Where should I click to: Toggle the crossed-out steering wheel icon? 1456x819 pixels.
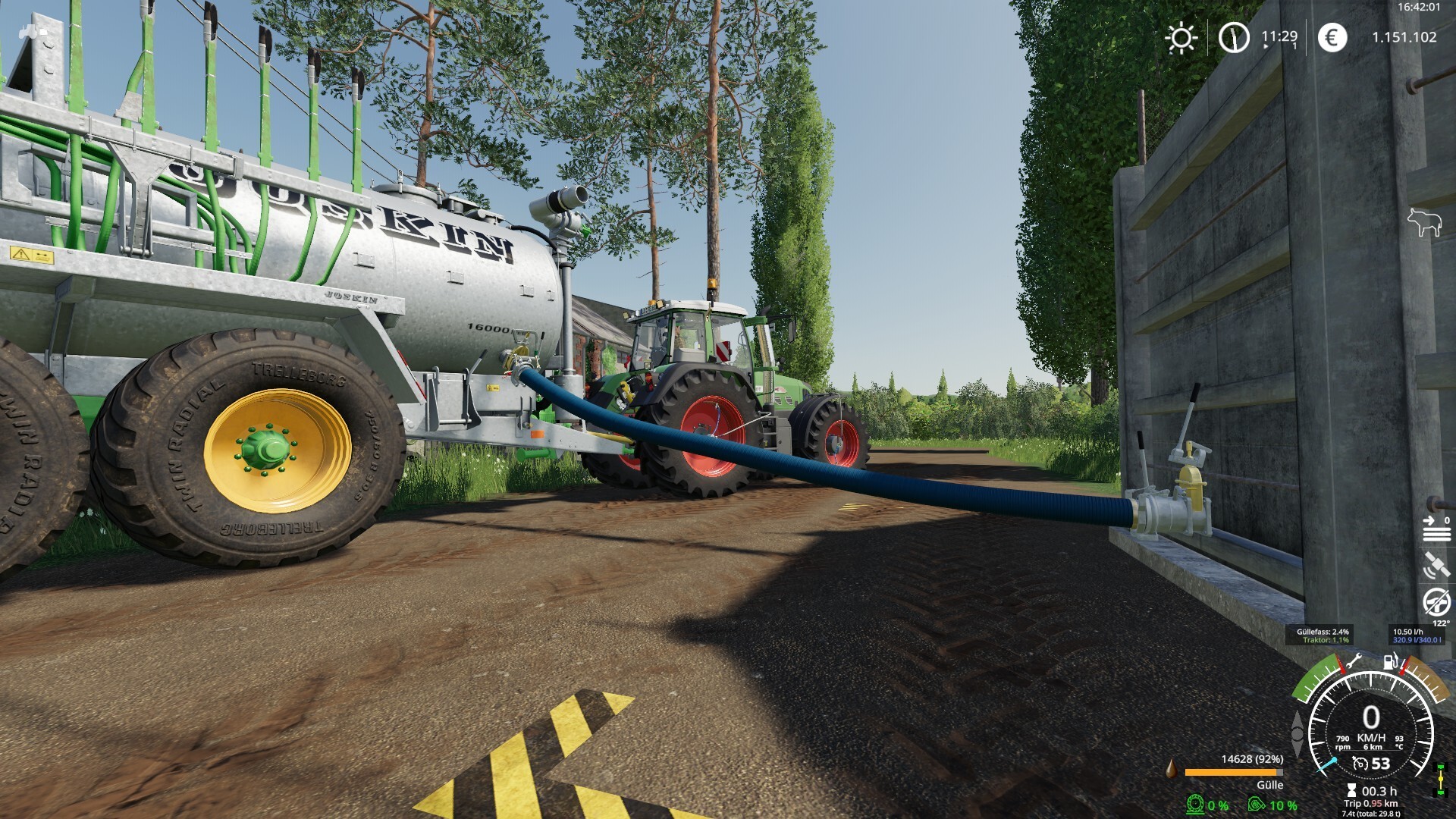(1436, 603)
